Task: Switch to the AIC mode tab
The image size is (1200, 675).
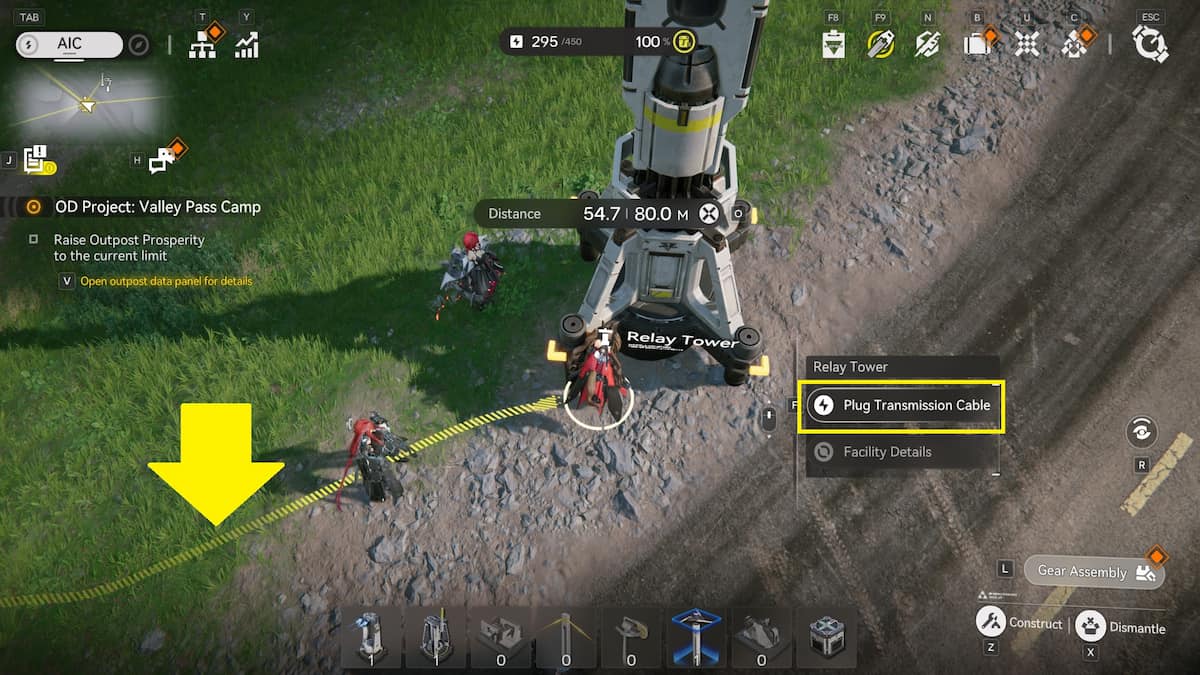Action: point(69,44)
